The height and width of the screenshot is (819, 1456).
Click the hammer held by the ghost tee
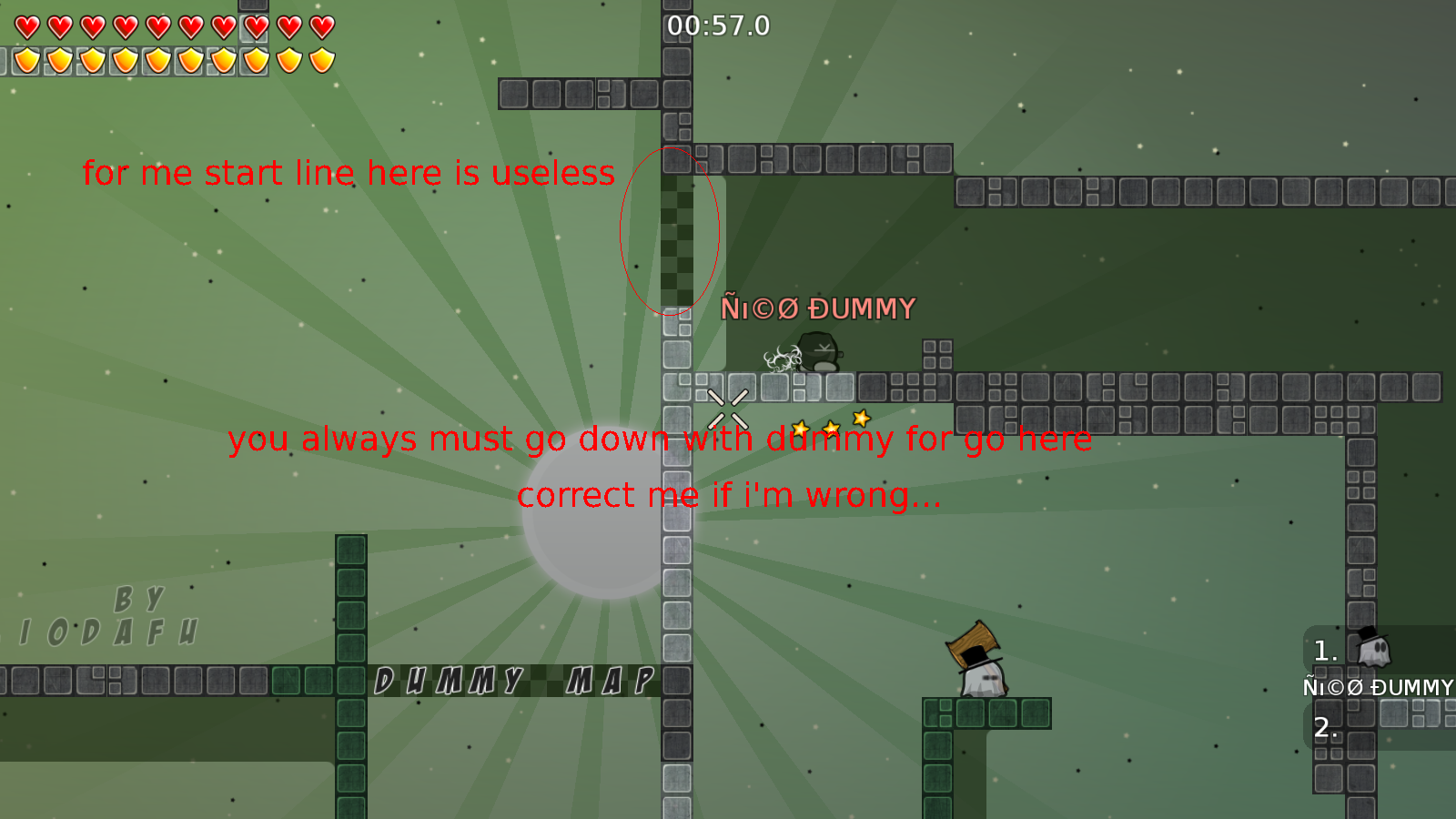(971, 637)
